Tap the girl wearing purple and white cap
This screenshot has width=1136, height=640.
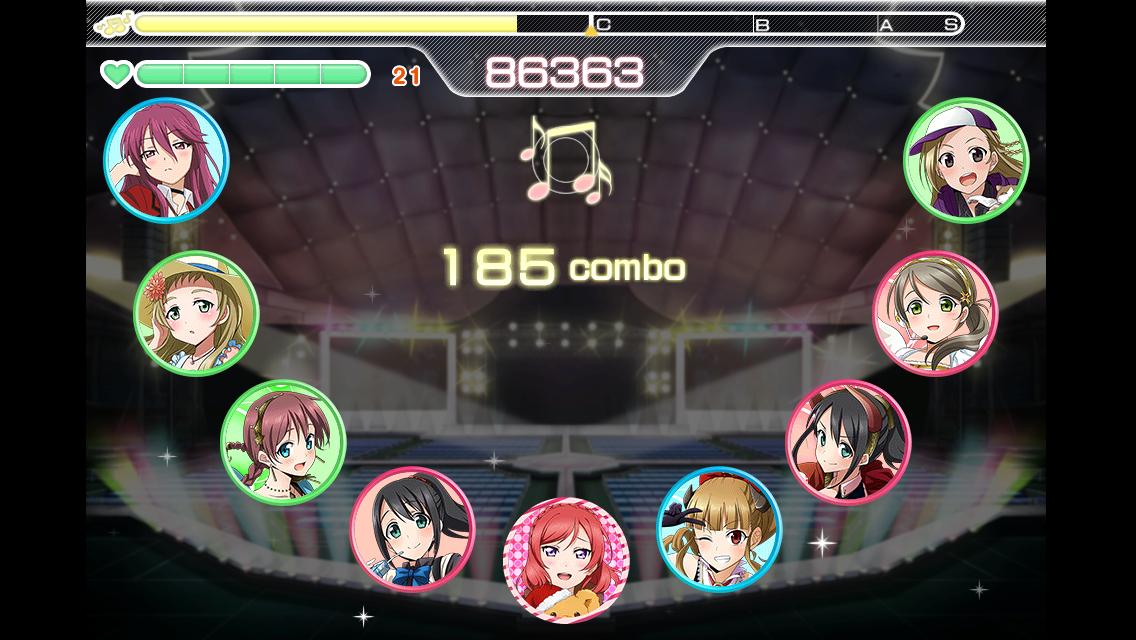pos(965,160)
